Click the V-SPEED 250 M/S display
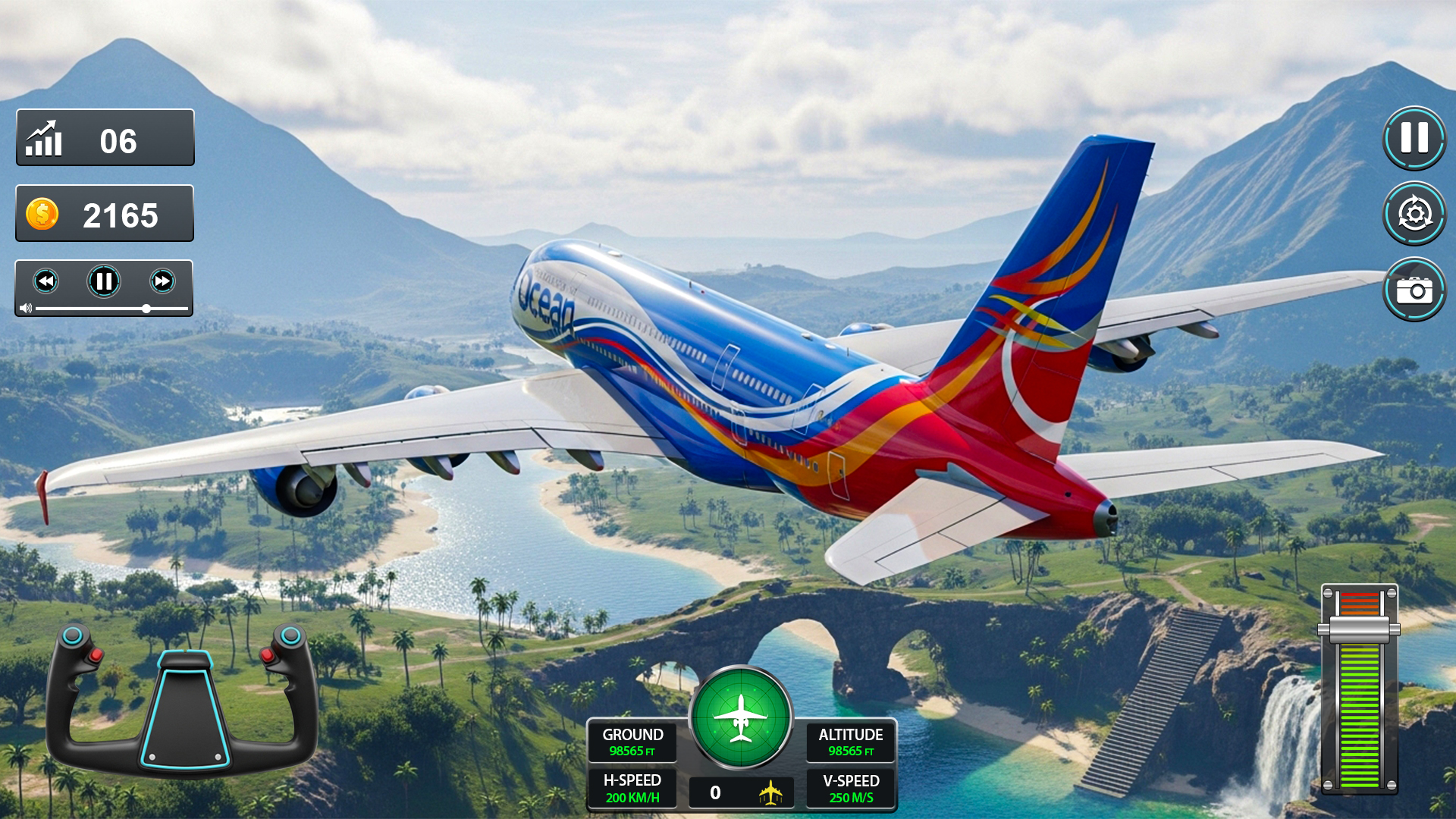 [849, 787]
